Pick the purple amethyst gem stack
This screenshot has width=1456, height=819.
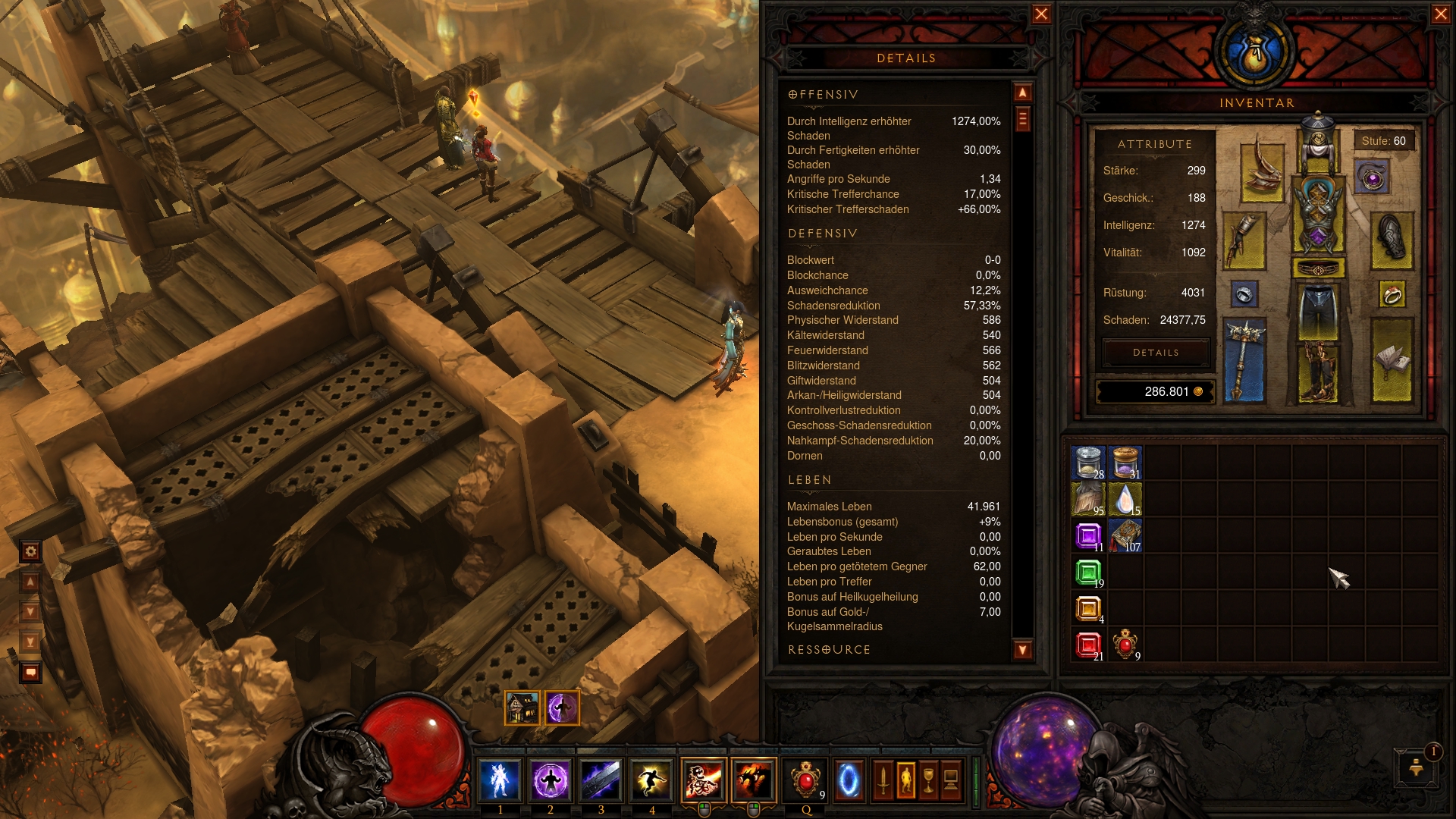(1088, 536)
